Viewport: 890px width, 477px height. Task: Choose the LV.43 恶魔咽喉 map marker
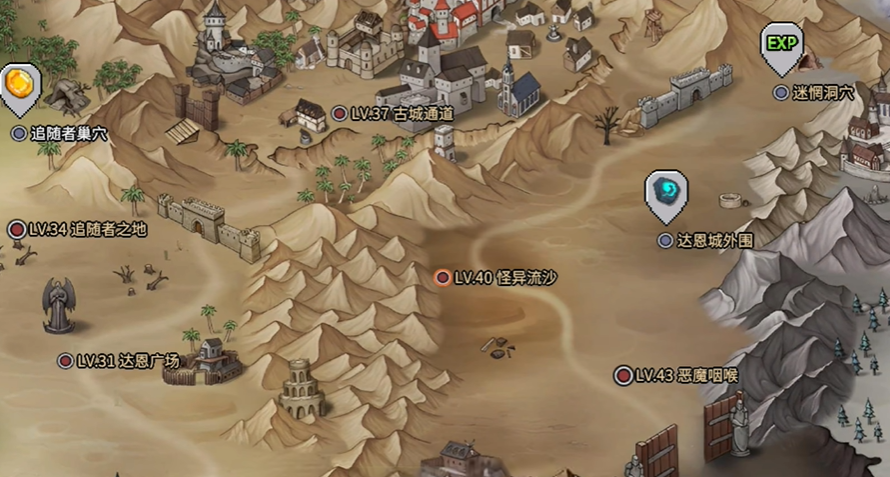pyautogui.click(x=623, y=375)
